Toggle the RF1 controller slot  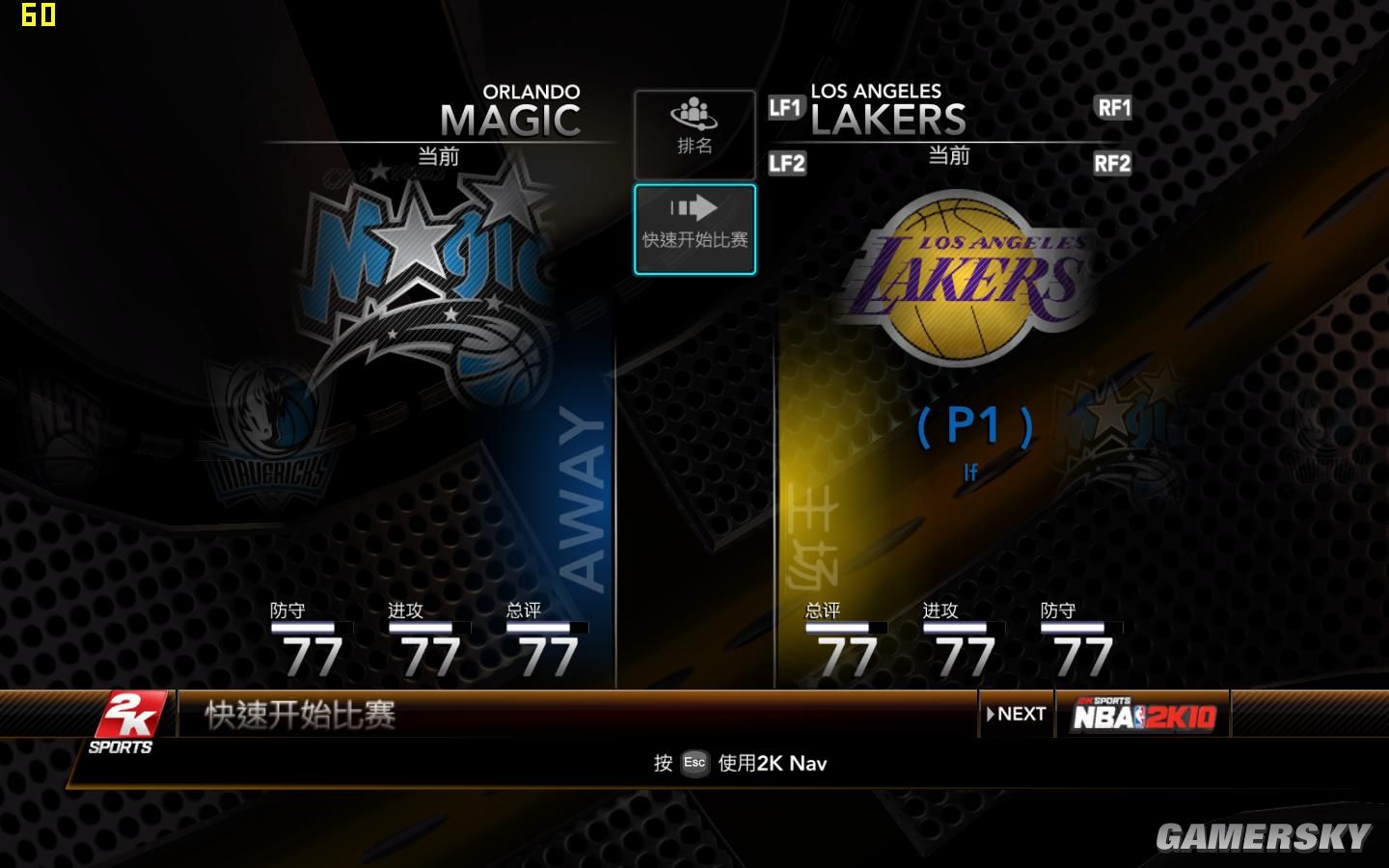[1111, 108]
